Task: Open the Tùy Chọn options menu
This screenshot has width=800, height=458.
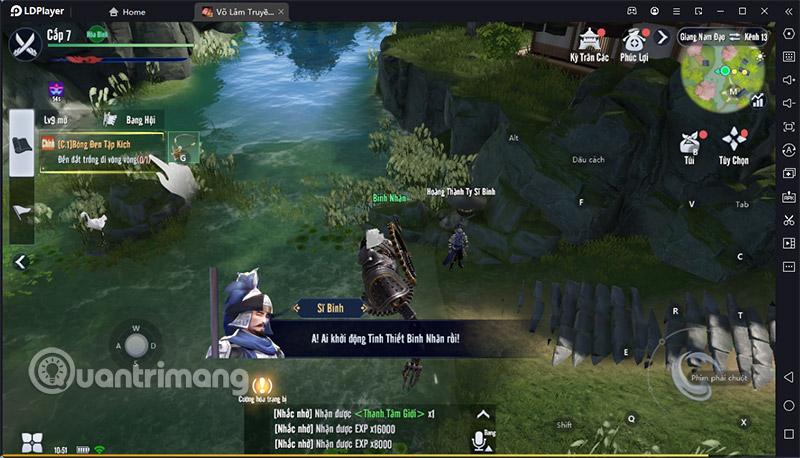Action: pyautogui.click(x=734, y=146)
